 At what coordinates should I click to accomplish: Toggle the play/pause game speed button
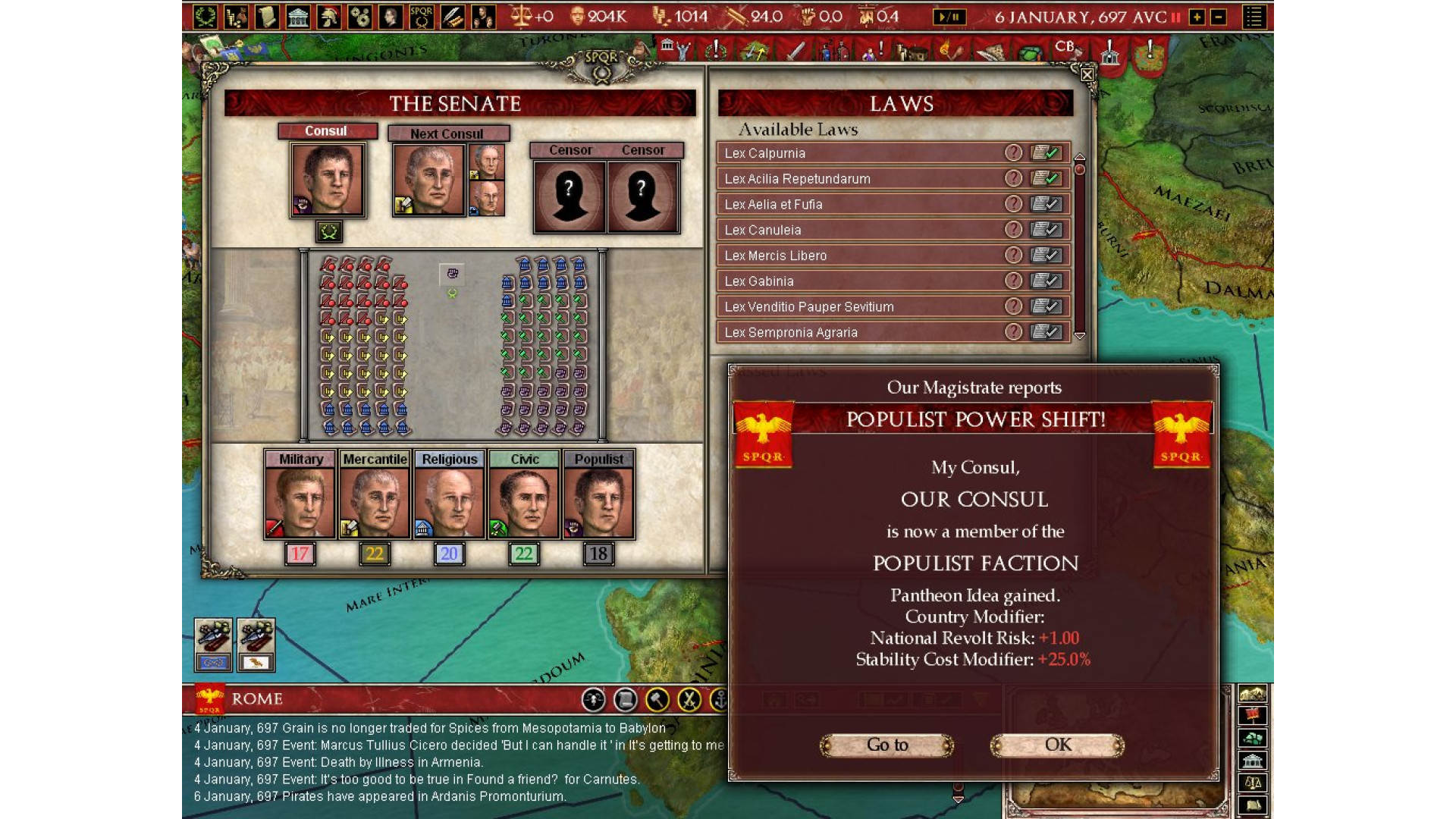[949, 17]
